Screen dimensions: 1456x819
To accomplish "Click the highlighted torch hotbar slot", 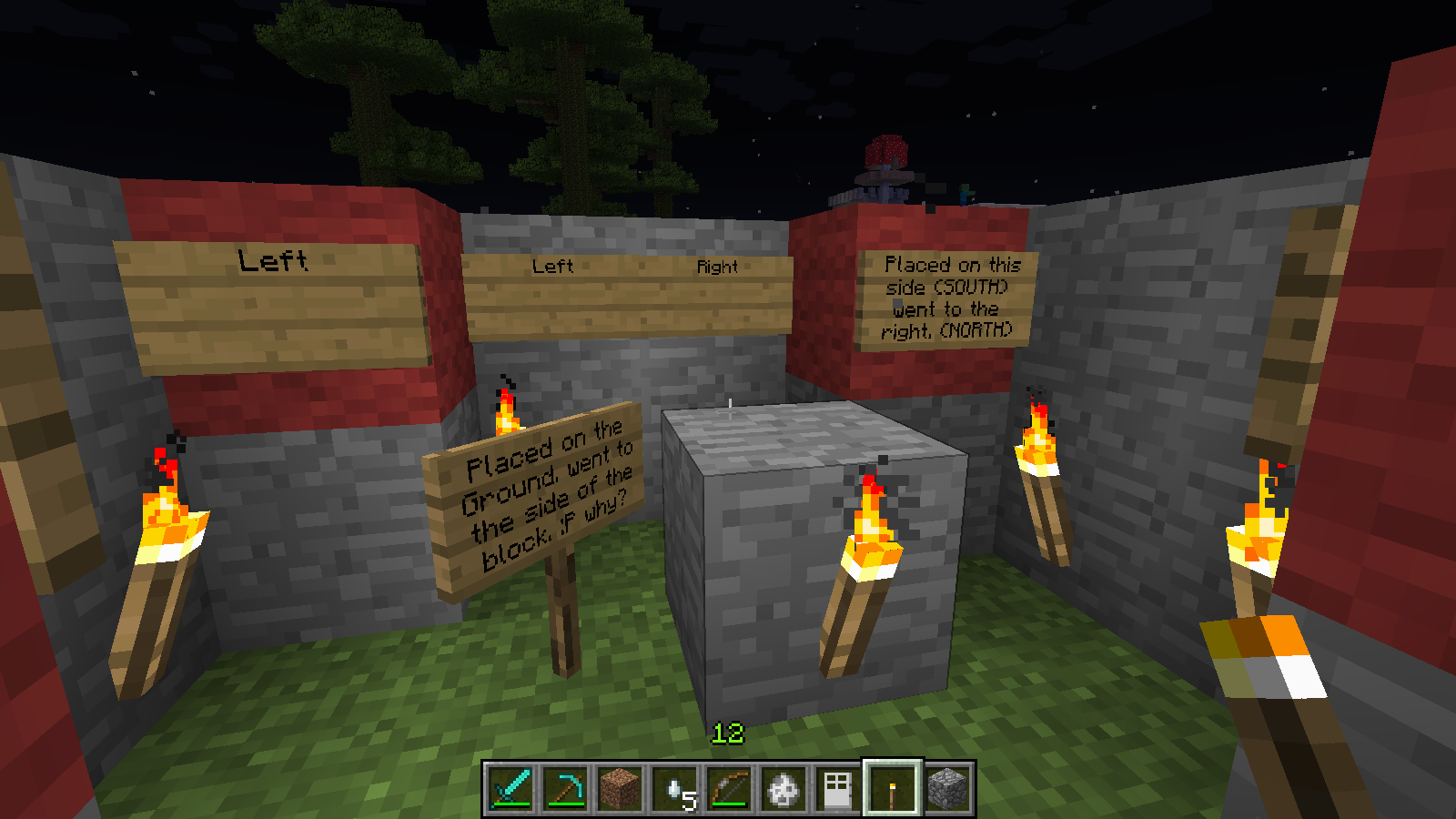I will click(893, 789).
